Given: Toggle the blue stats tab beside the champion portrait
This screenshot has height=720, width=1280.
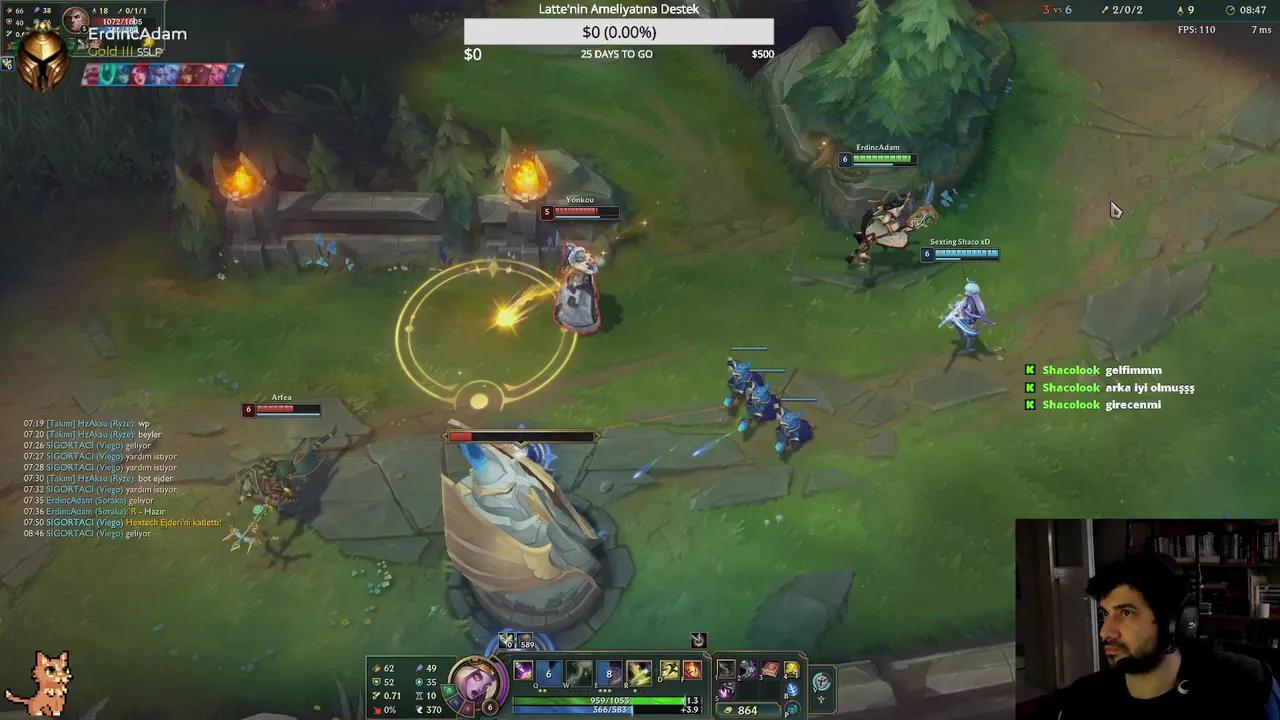Looking at the screenshot, I should coord(456,701).
